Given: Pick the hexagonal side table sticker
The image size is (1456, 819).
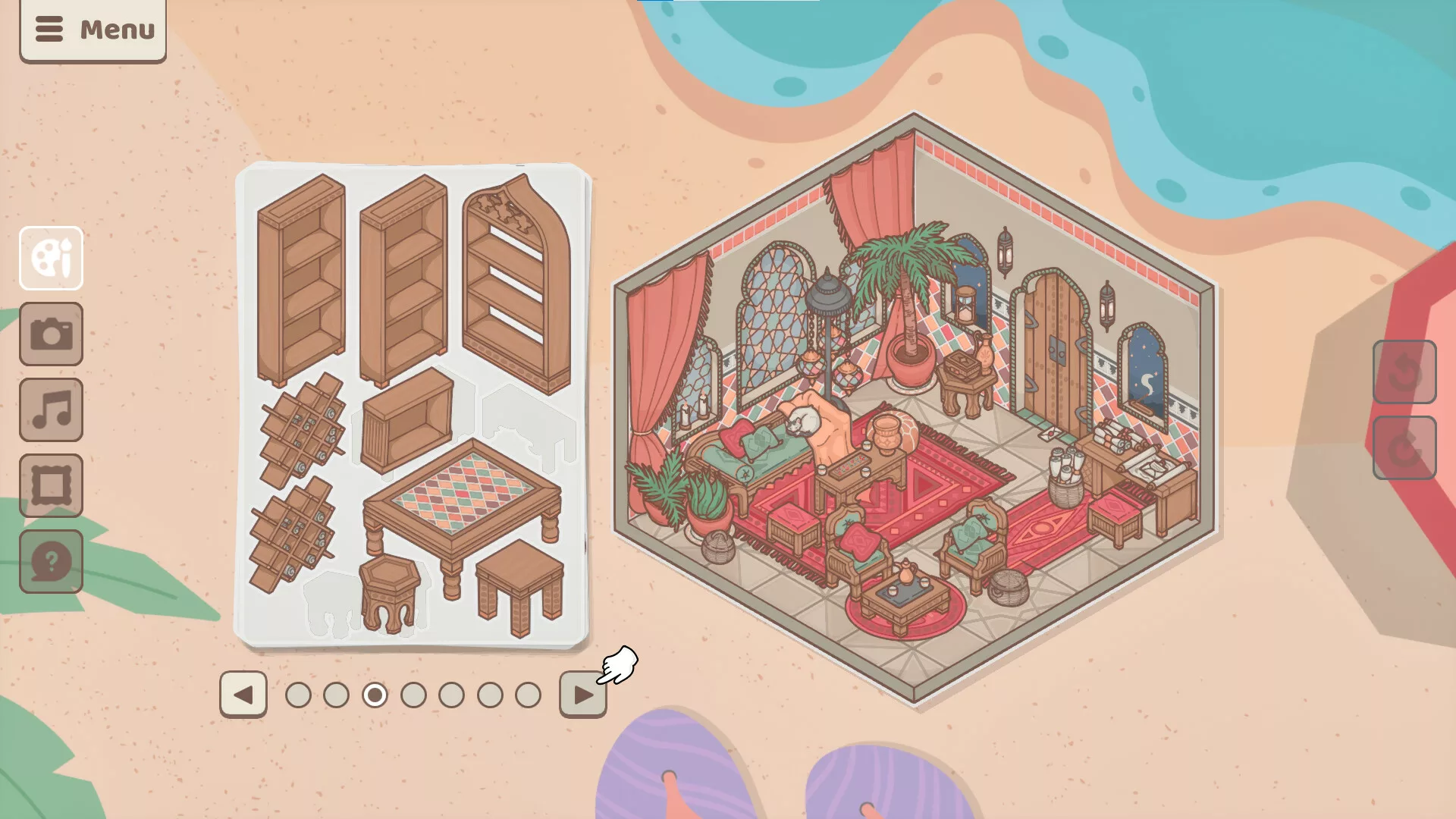Looking at the screenshot, I should click(389, 591).
